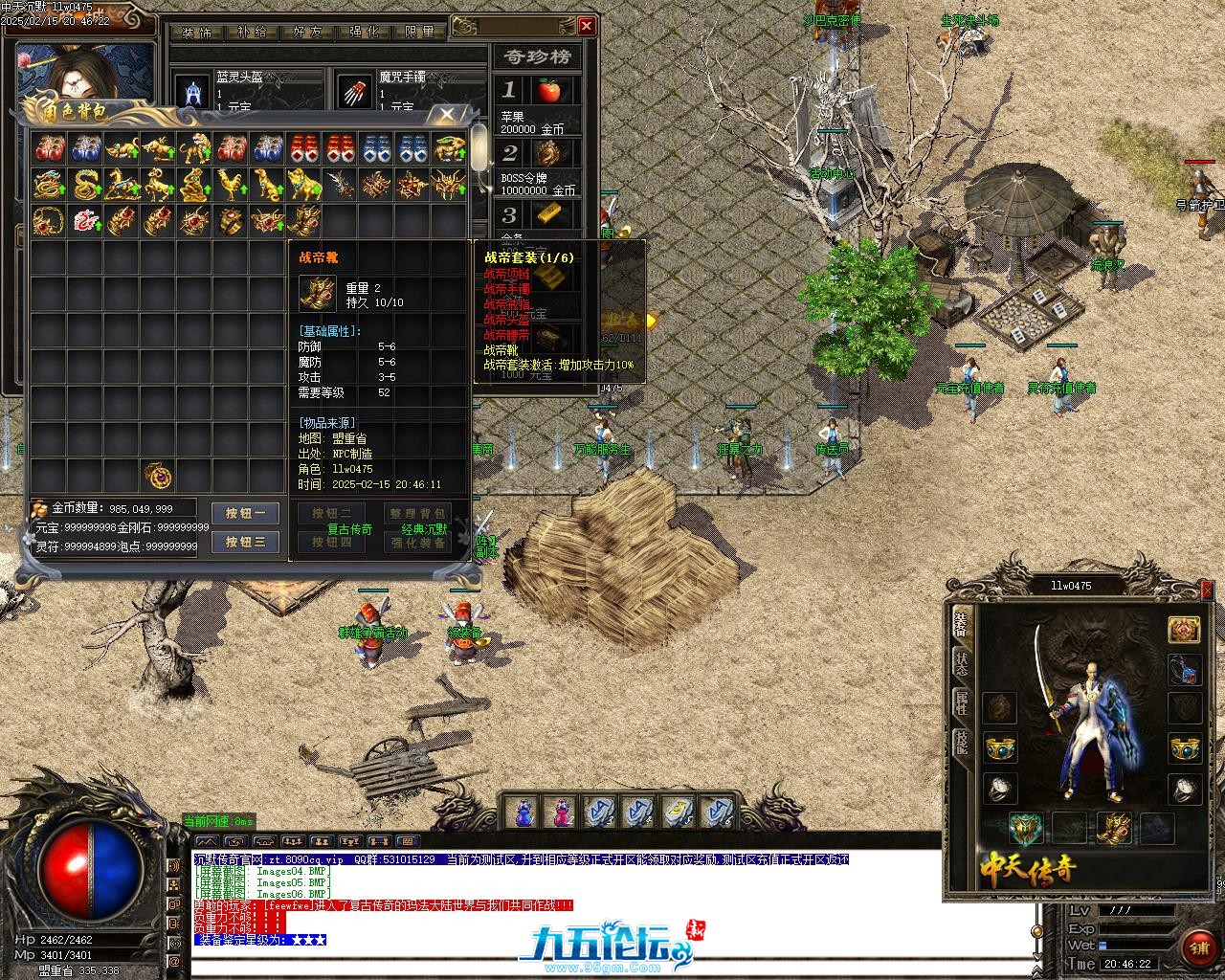
Task: Select the equipped golden boots slot
Action: pyautogui.click(x=1114, y=827)
